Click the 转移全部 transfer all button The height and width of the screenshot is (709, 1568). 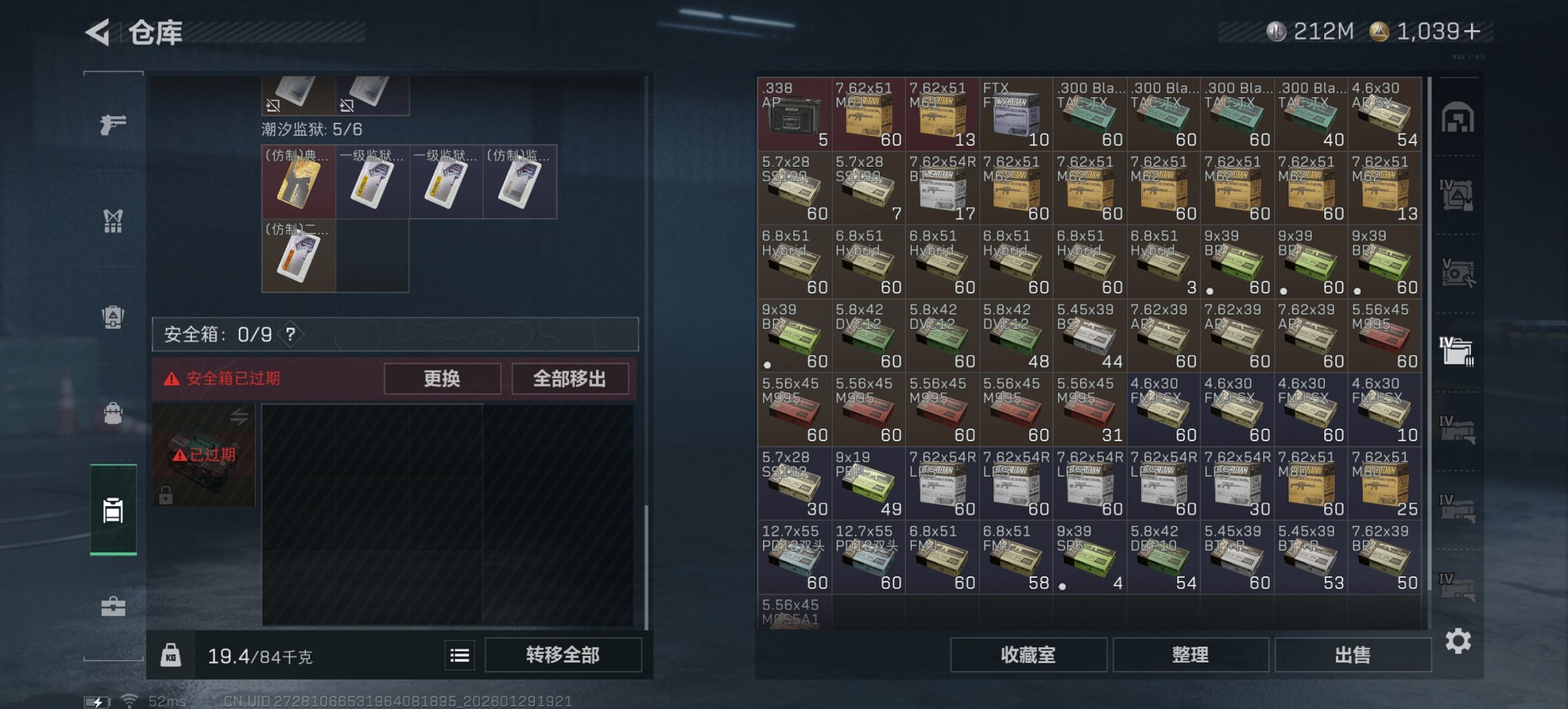click(x=564, y=655)
